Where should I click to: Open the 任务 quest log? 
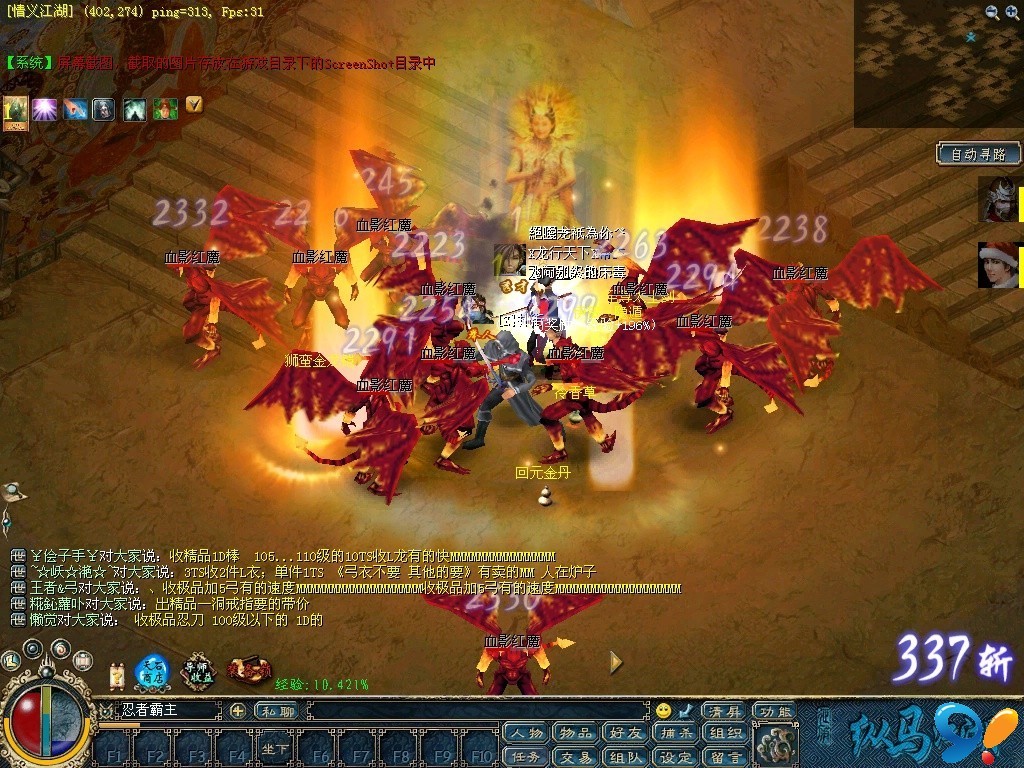(527, 757)
